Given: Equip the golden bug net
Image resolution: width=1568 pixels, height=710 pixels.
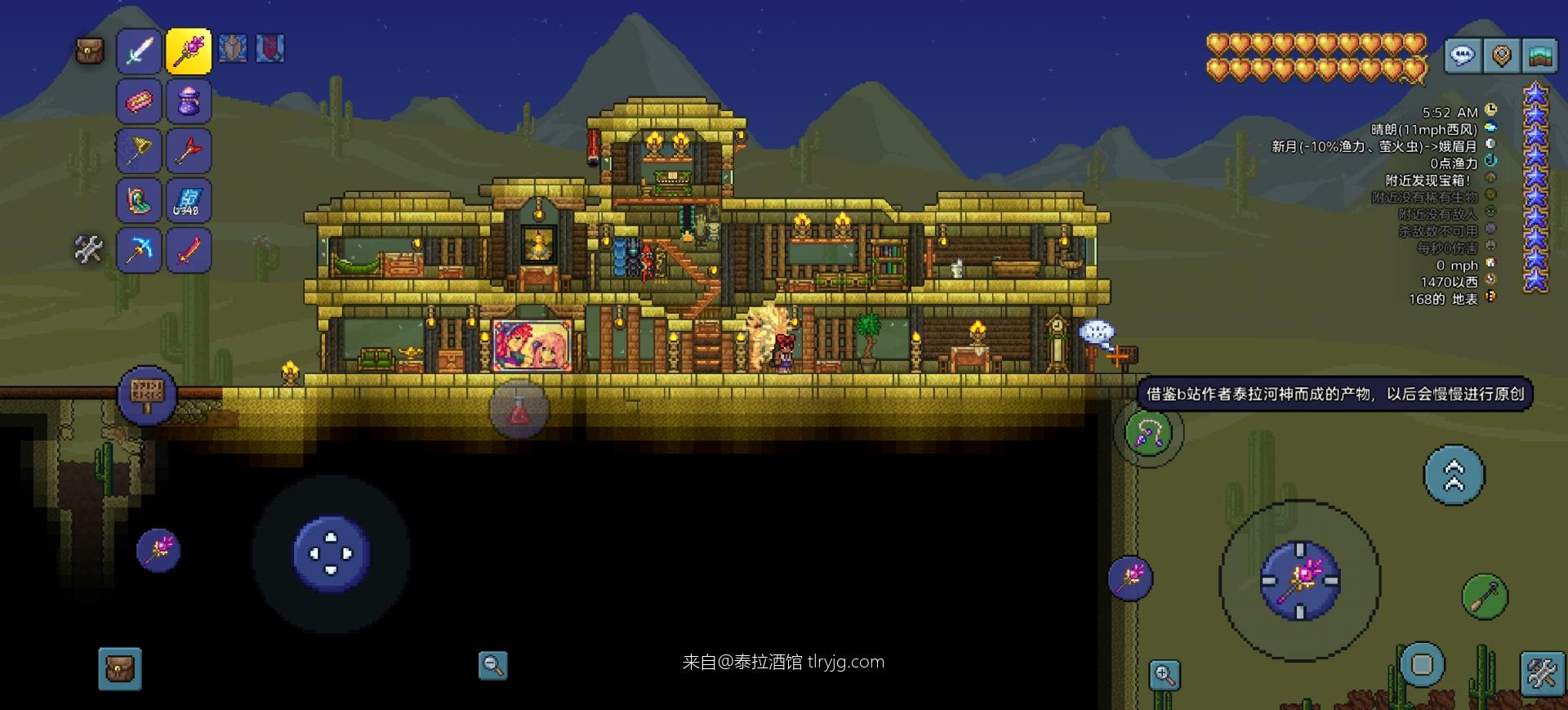Looking at the screenshot, I should click(139, 151).
